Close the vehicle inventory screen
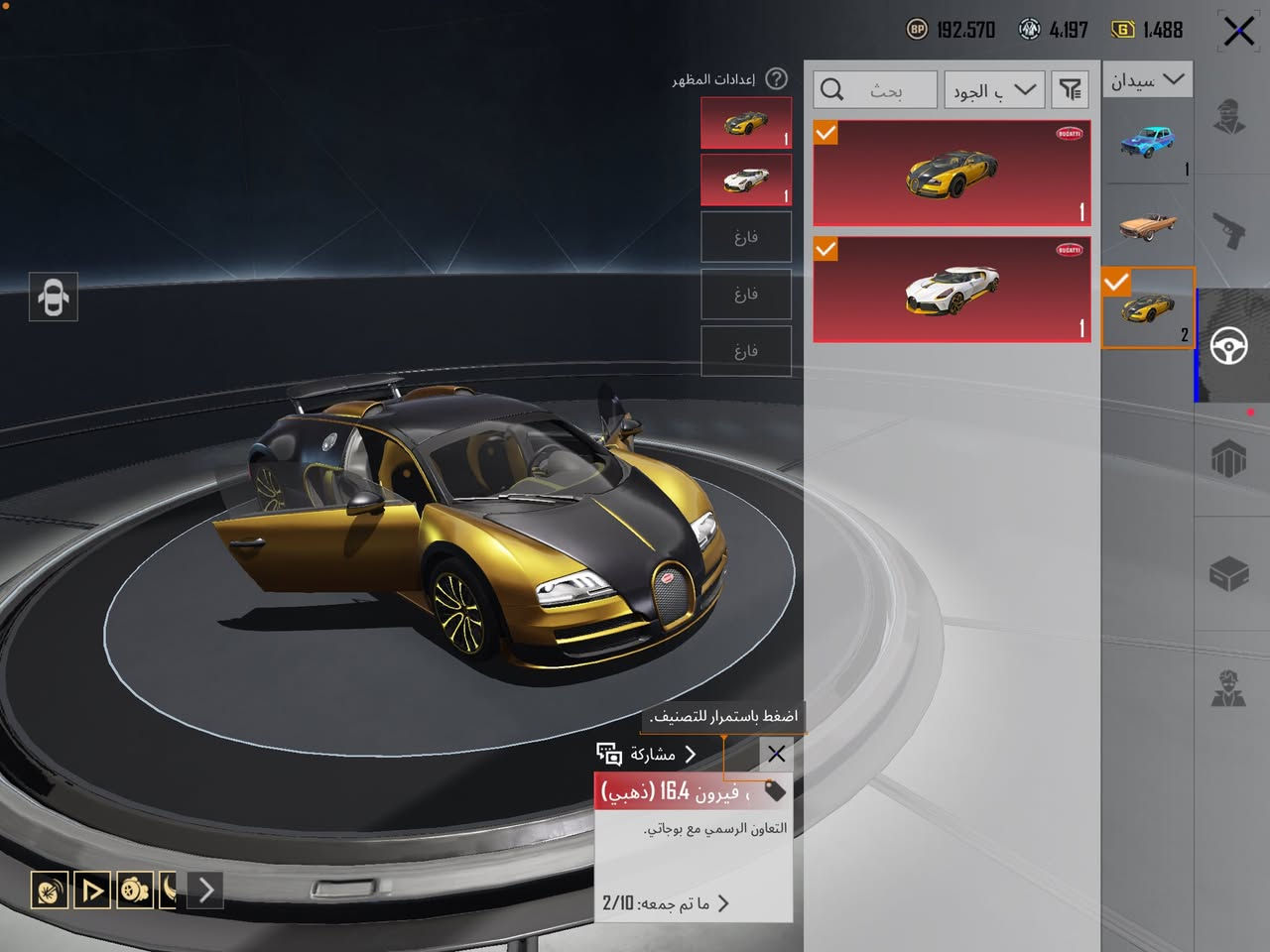Image resolution: width=1270 pixels, height=952 pixels. (x=1237, y=32)
